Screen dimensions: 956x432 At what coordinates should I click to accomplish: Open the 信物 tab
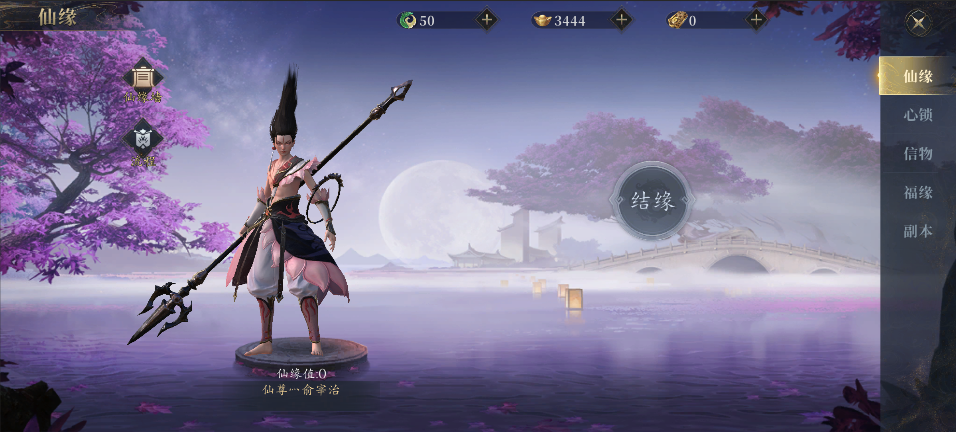[917, 153]
